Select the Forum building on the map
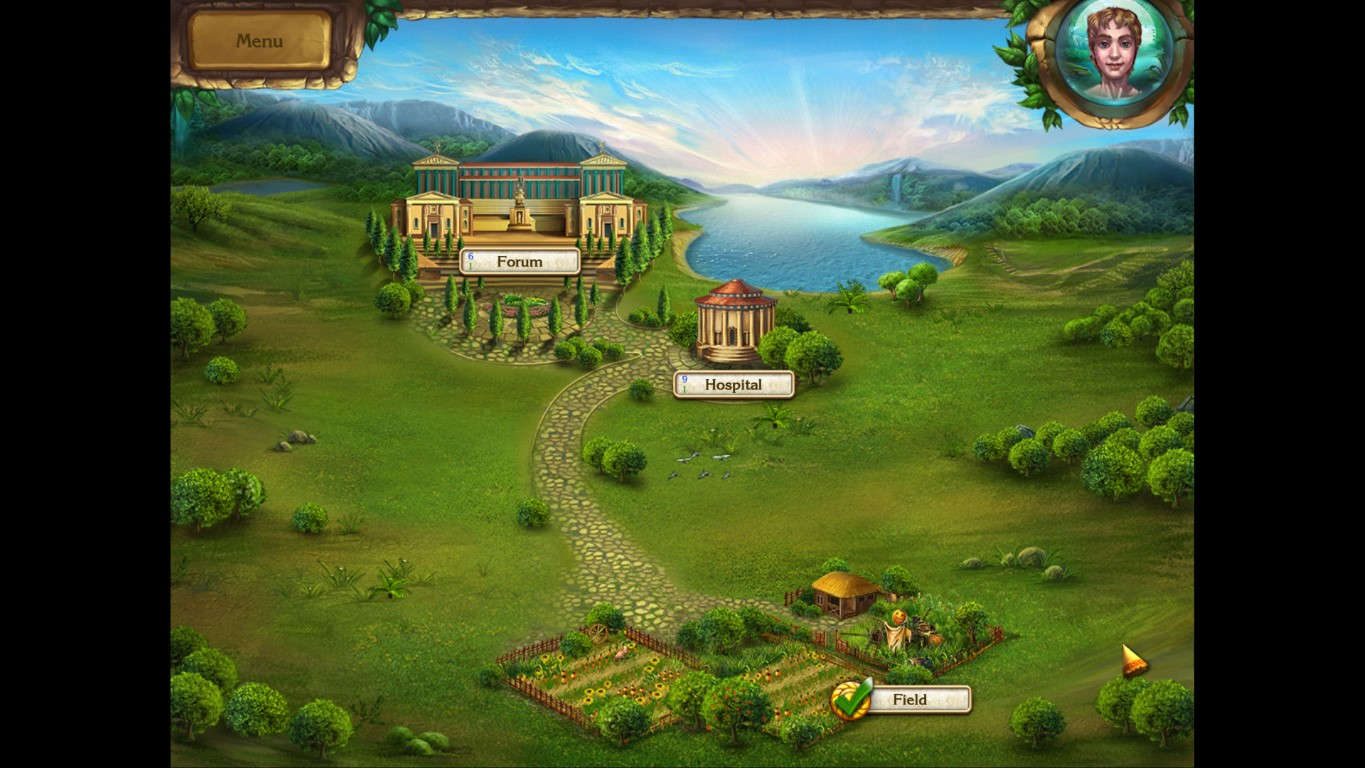Viewport: 1365px width, 768px height. click(520, 200)
